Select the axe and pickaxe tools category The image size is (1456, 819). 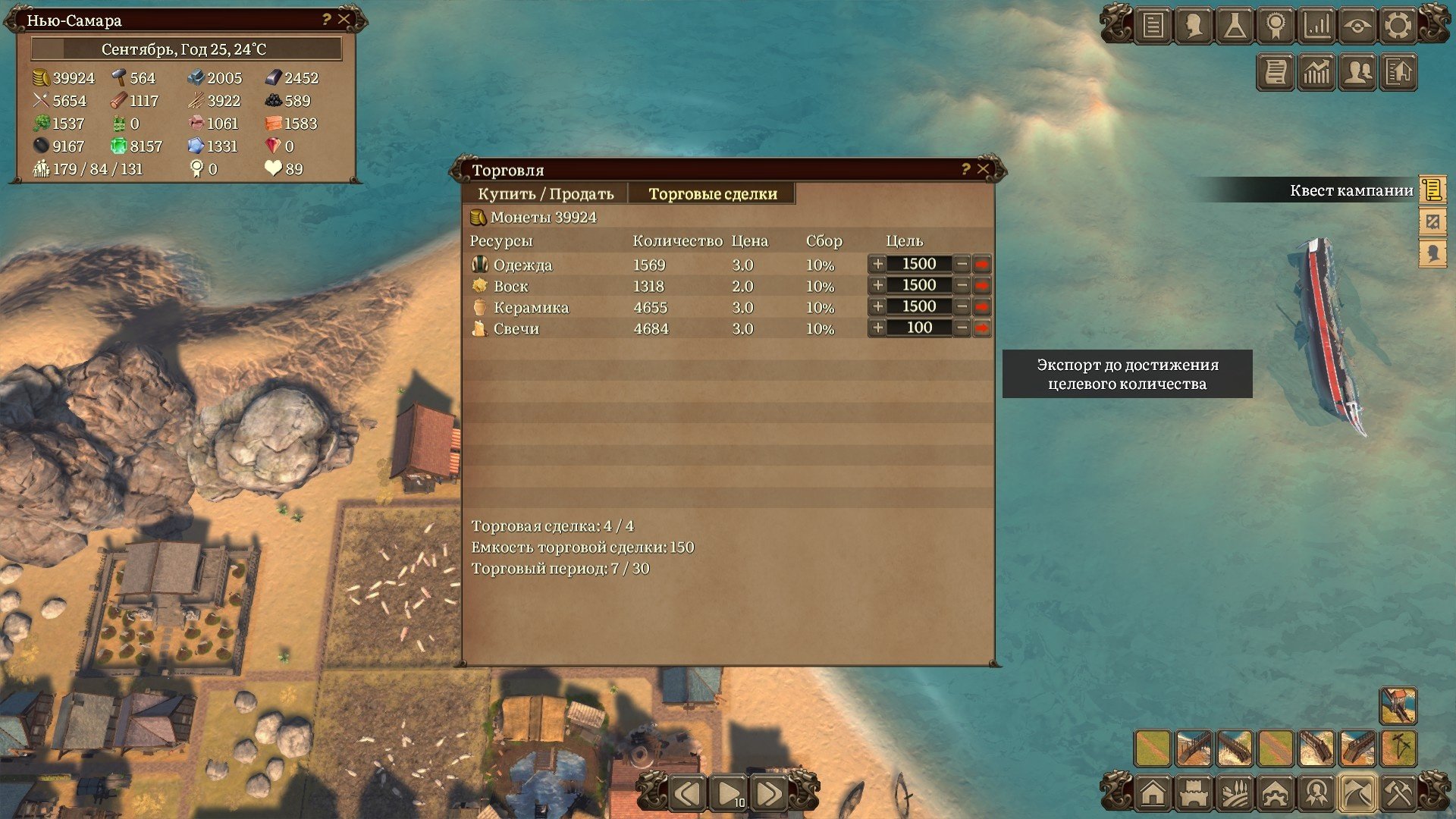click(1398, 794)
